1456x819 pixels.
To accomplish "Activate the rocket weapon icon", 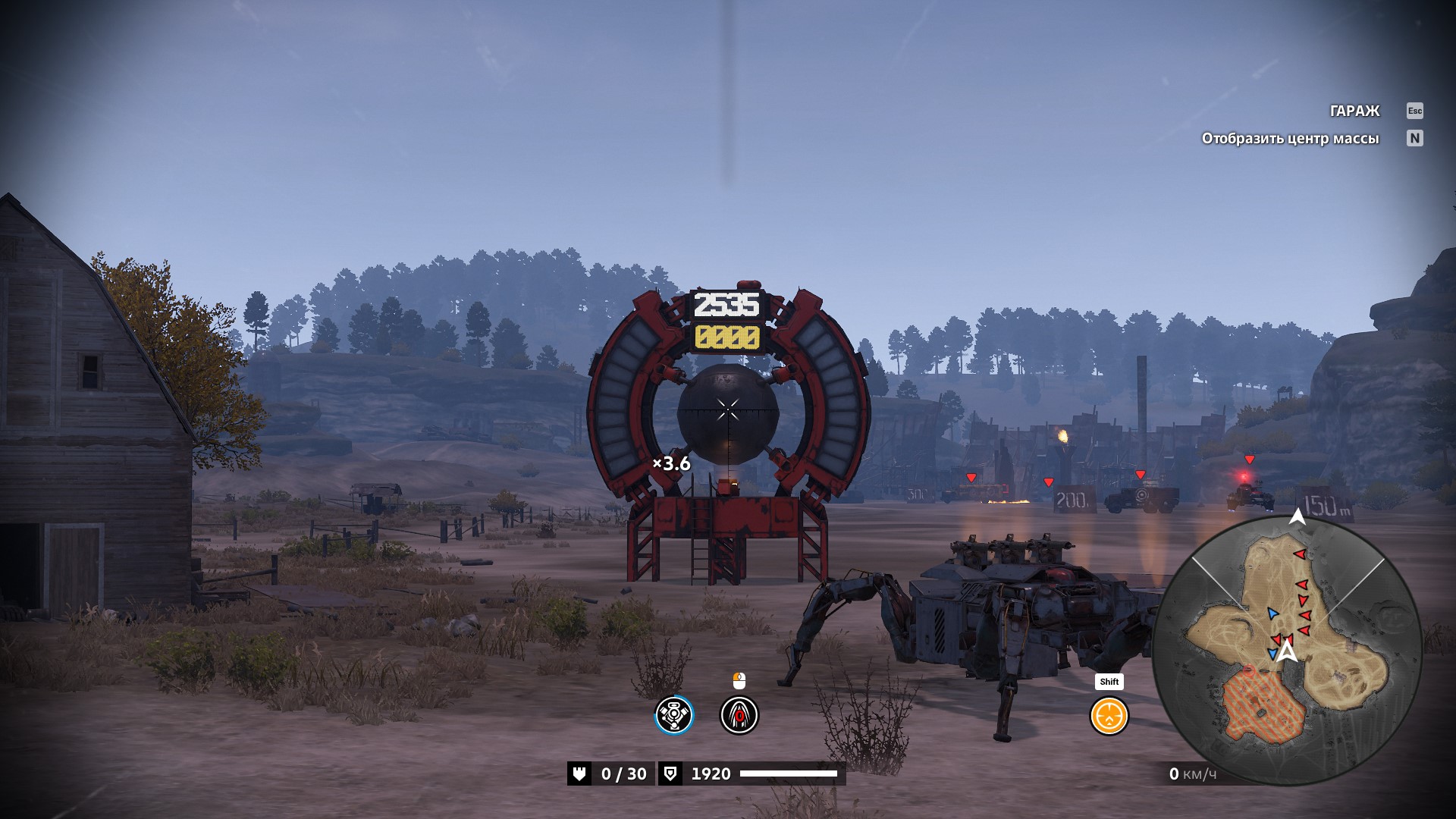I will (x=739, y=715).
